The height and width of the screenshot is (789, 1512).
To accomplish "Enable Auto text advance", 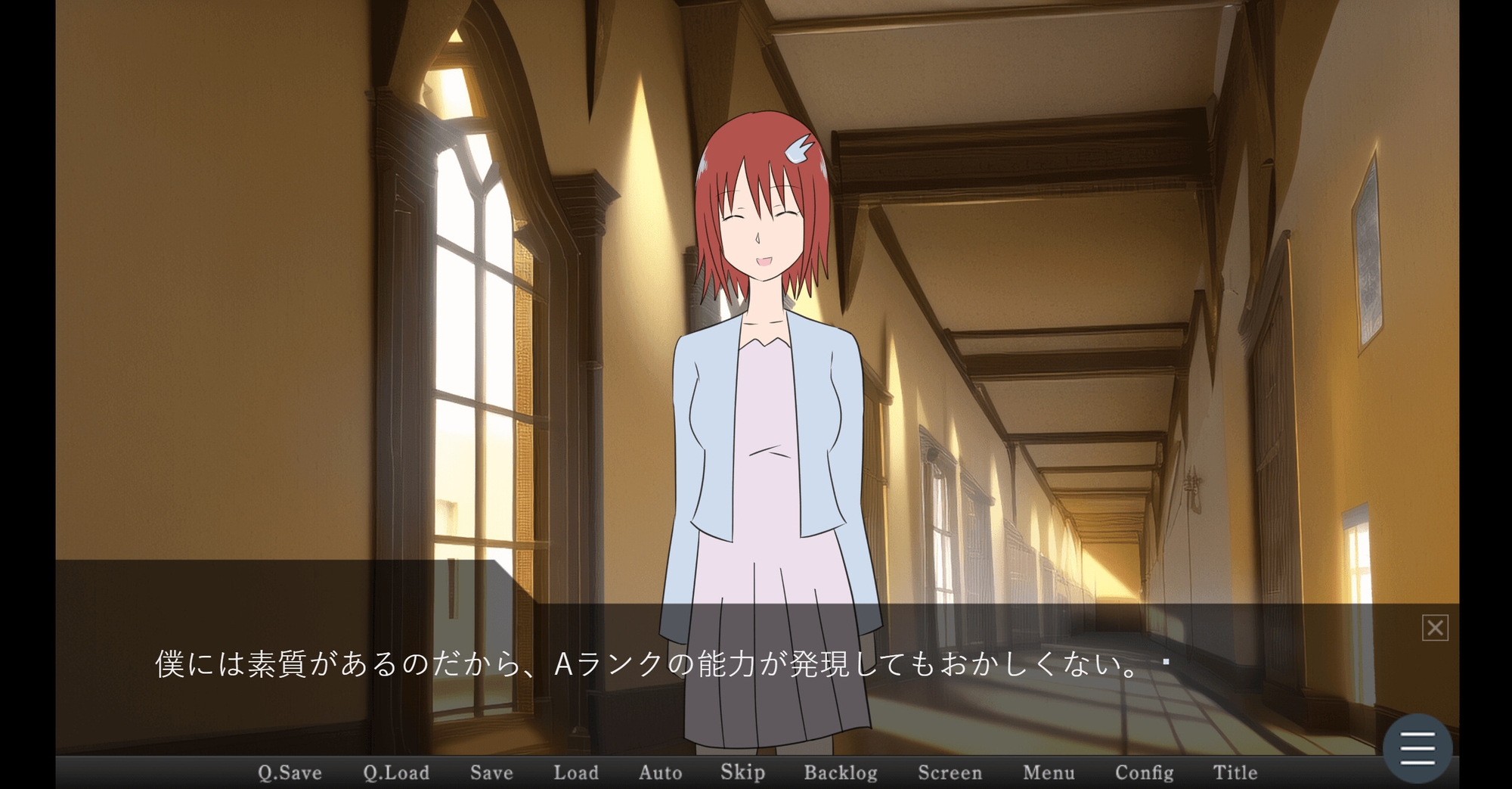I will [660, 772].
